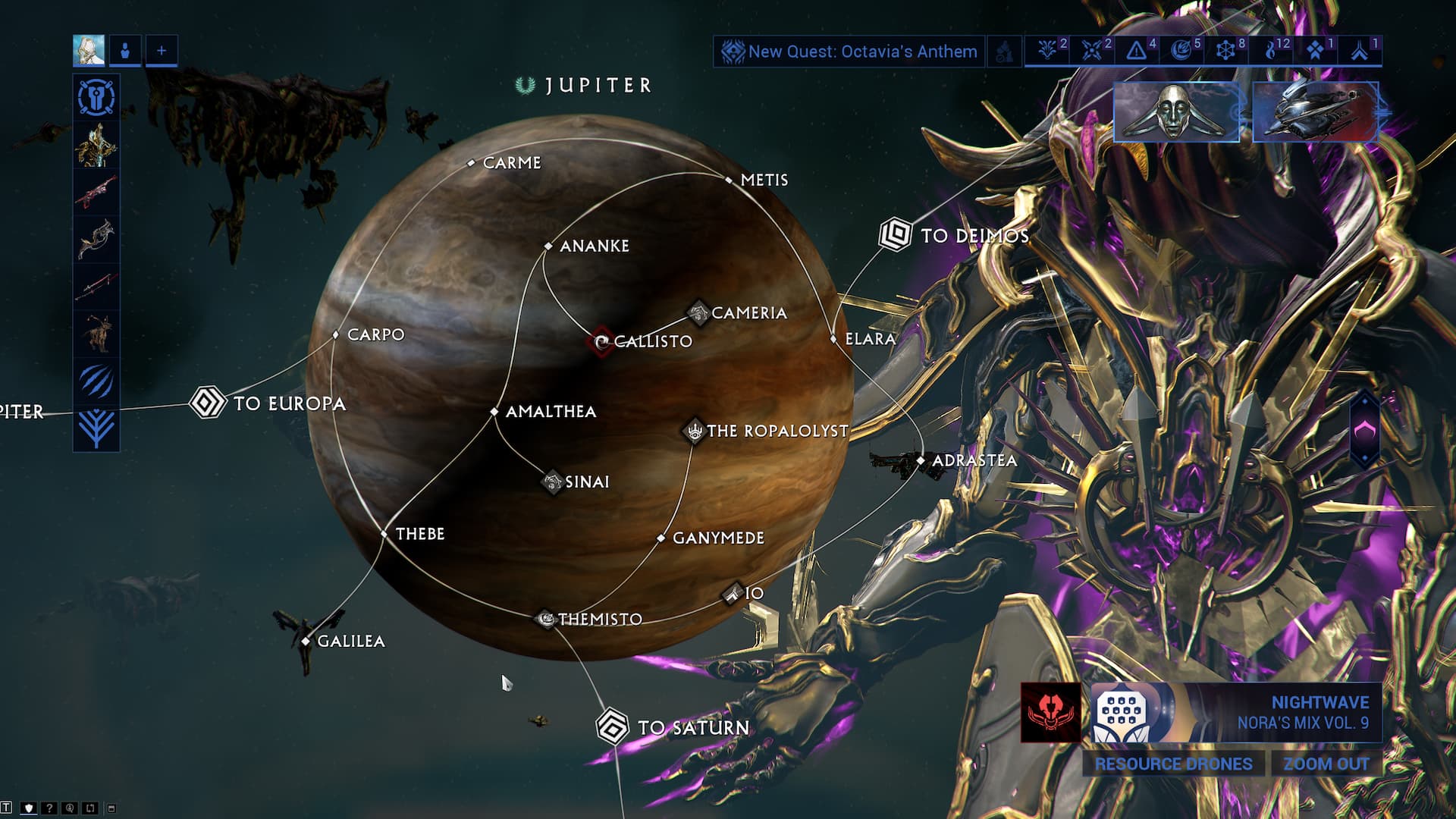
Task: Open Nightwave Nora's Mix Vol. 9
Action: 1236,713
